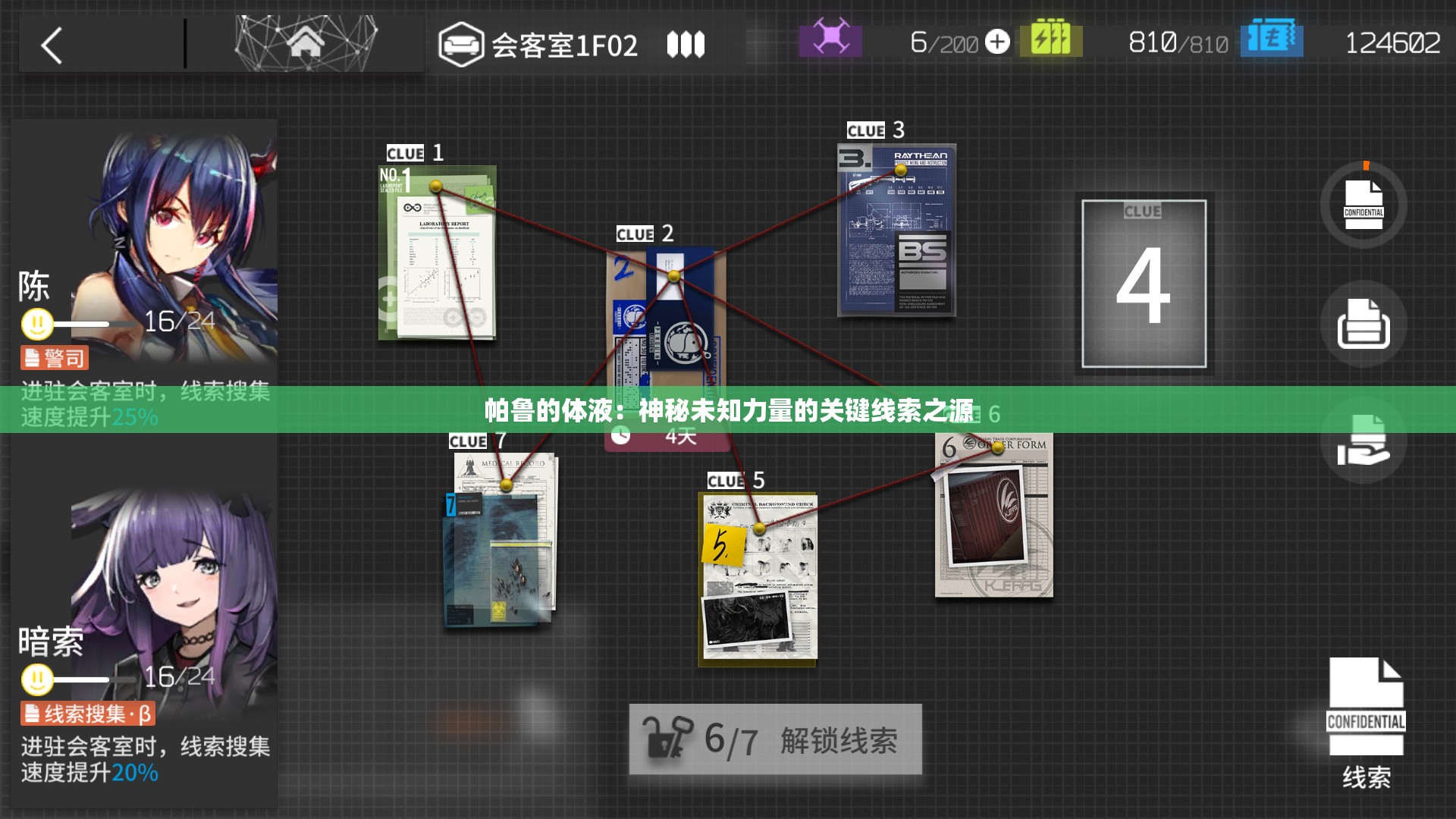Select the clue transmission printer icon

pyautogui.click(x=1363, y=324)
